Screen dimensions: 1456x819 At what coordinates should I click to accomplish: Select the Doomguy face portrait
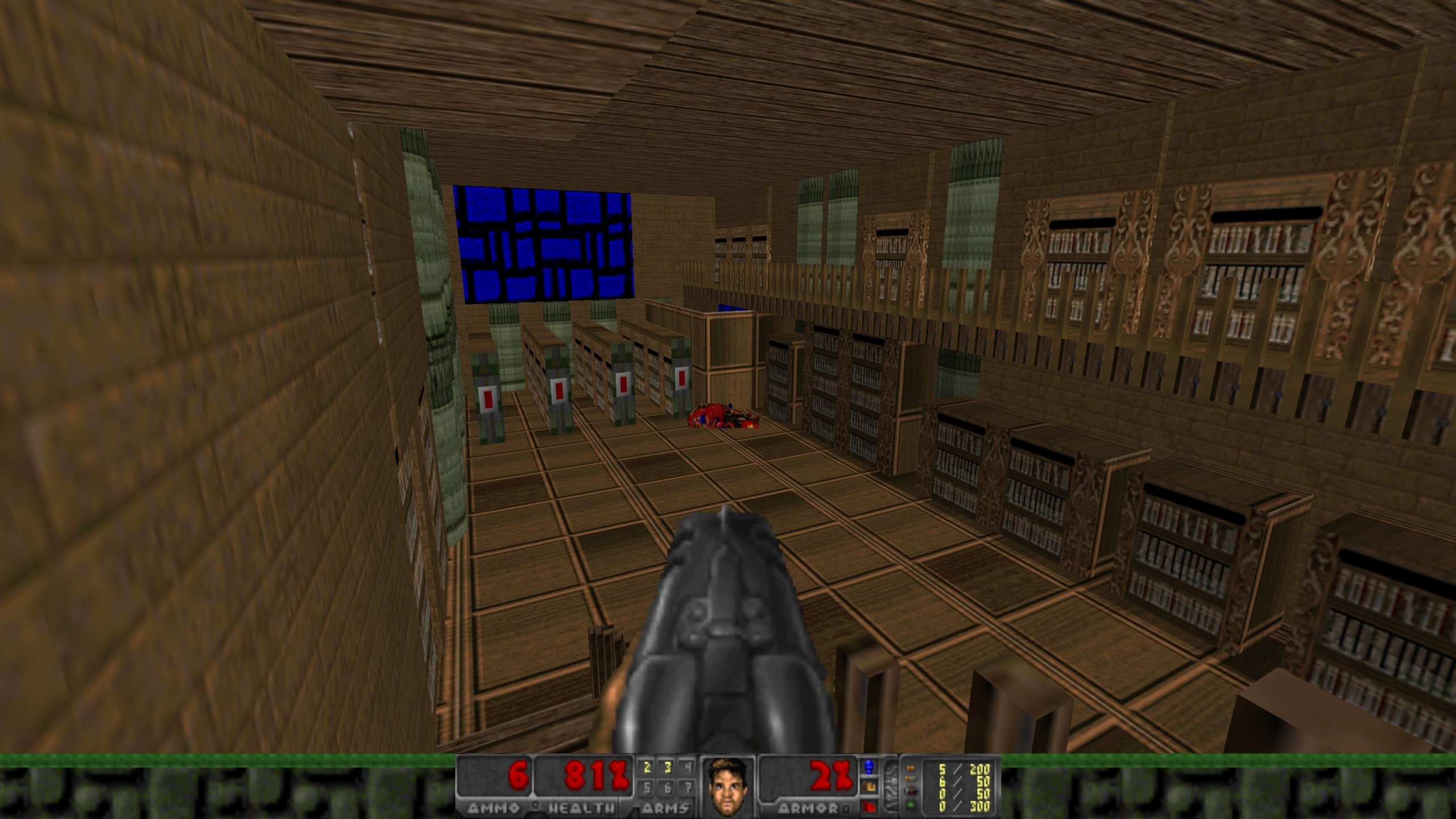coord(727,786)
